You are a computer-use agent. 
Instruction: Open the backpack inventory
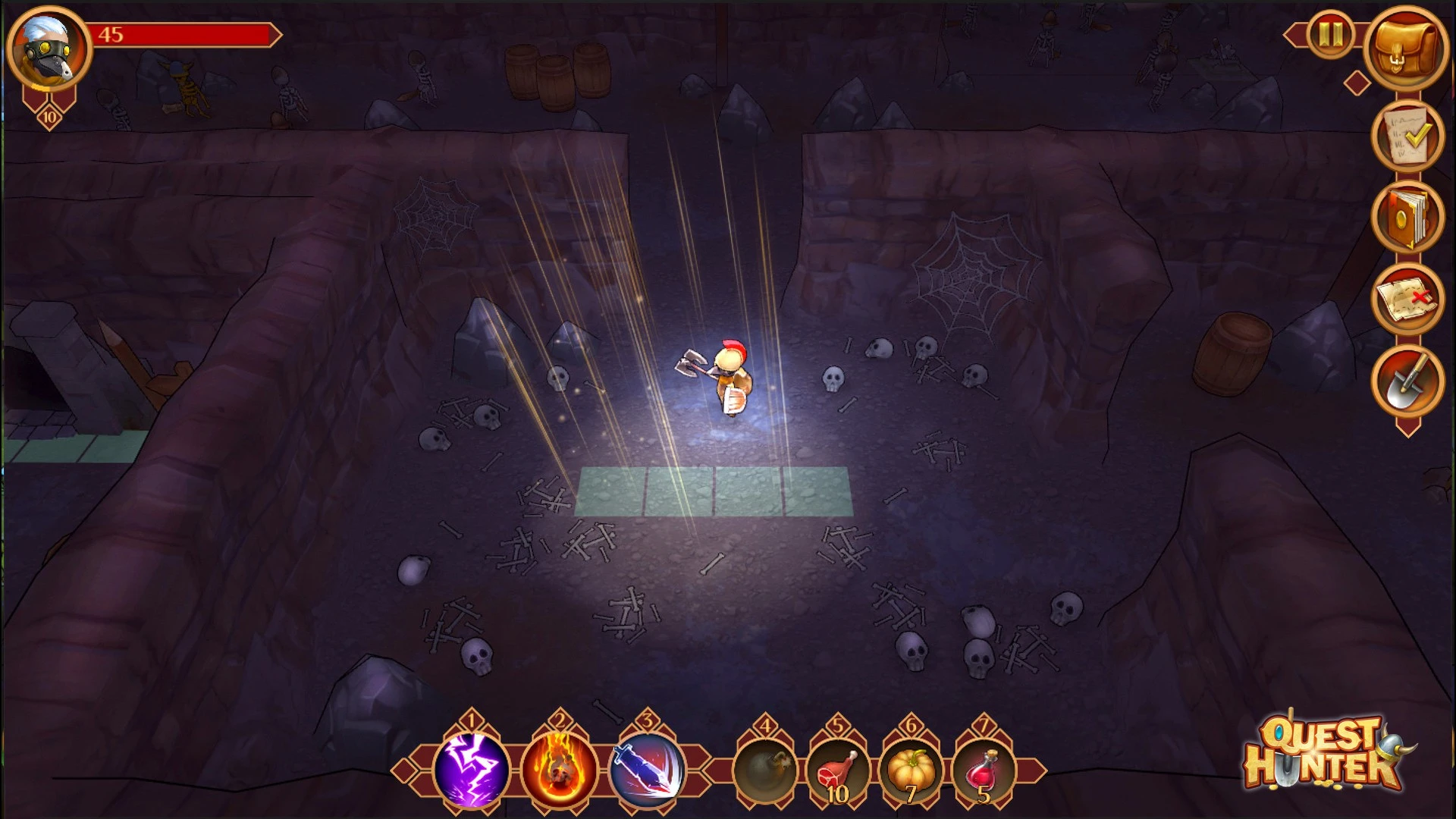pos(1407,49)
